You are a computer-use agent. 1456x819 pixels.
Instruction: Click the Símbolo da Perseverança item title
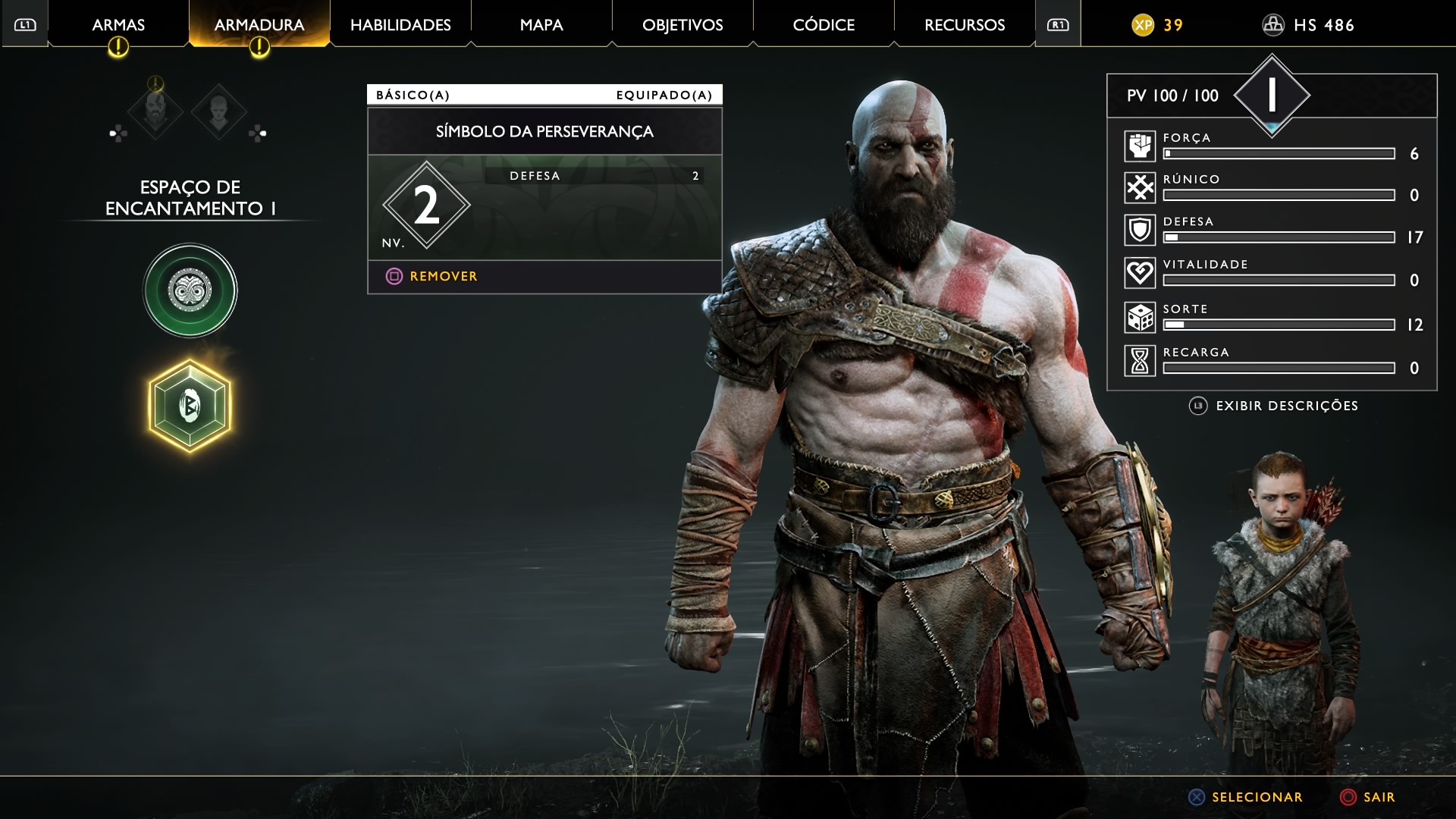pyautogui.click(x=544, y=132)
